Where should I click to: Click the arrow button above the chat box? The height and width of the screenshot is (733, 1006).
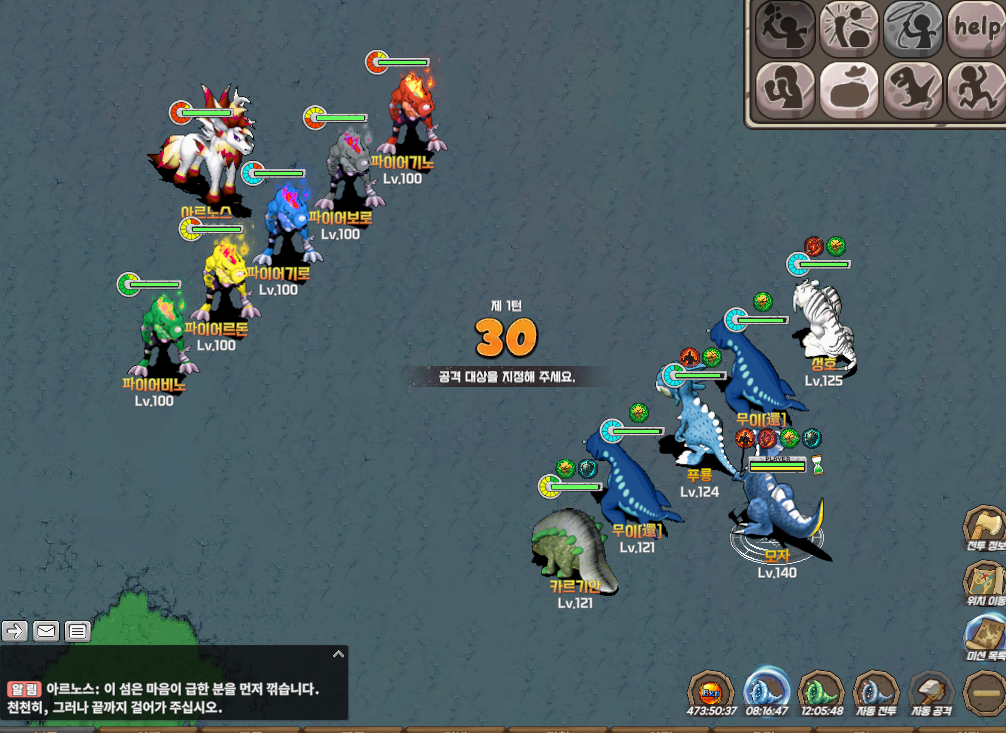(15, 631)
